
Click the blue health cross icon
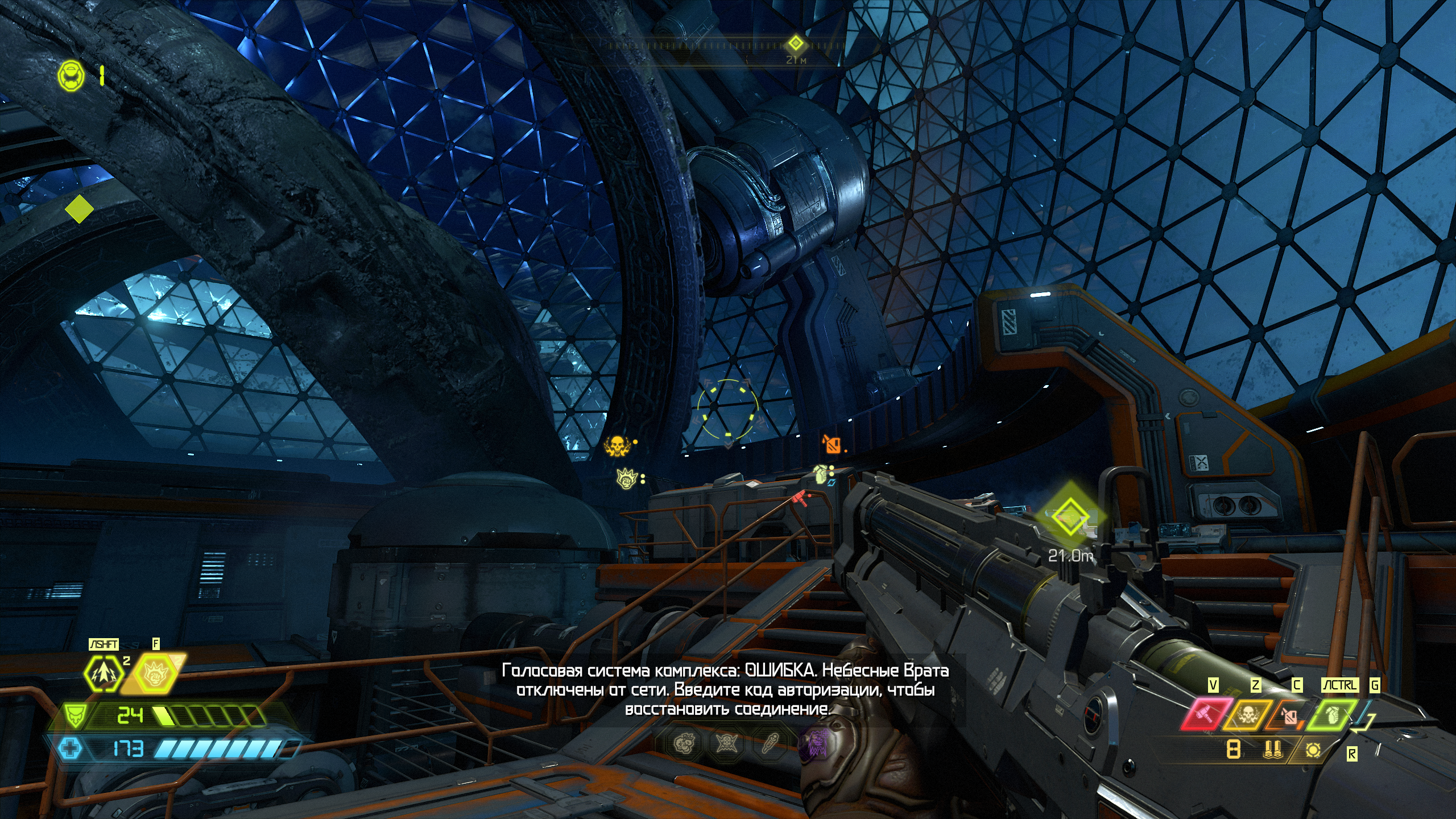pos(71,748)
